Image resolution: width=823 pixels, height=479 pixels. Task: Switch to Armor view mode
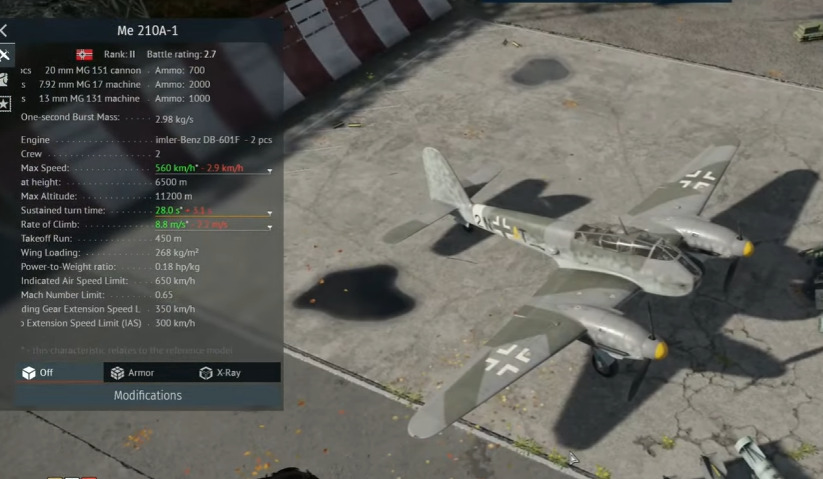[133, 373]
